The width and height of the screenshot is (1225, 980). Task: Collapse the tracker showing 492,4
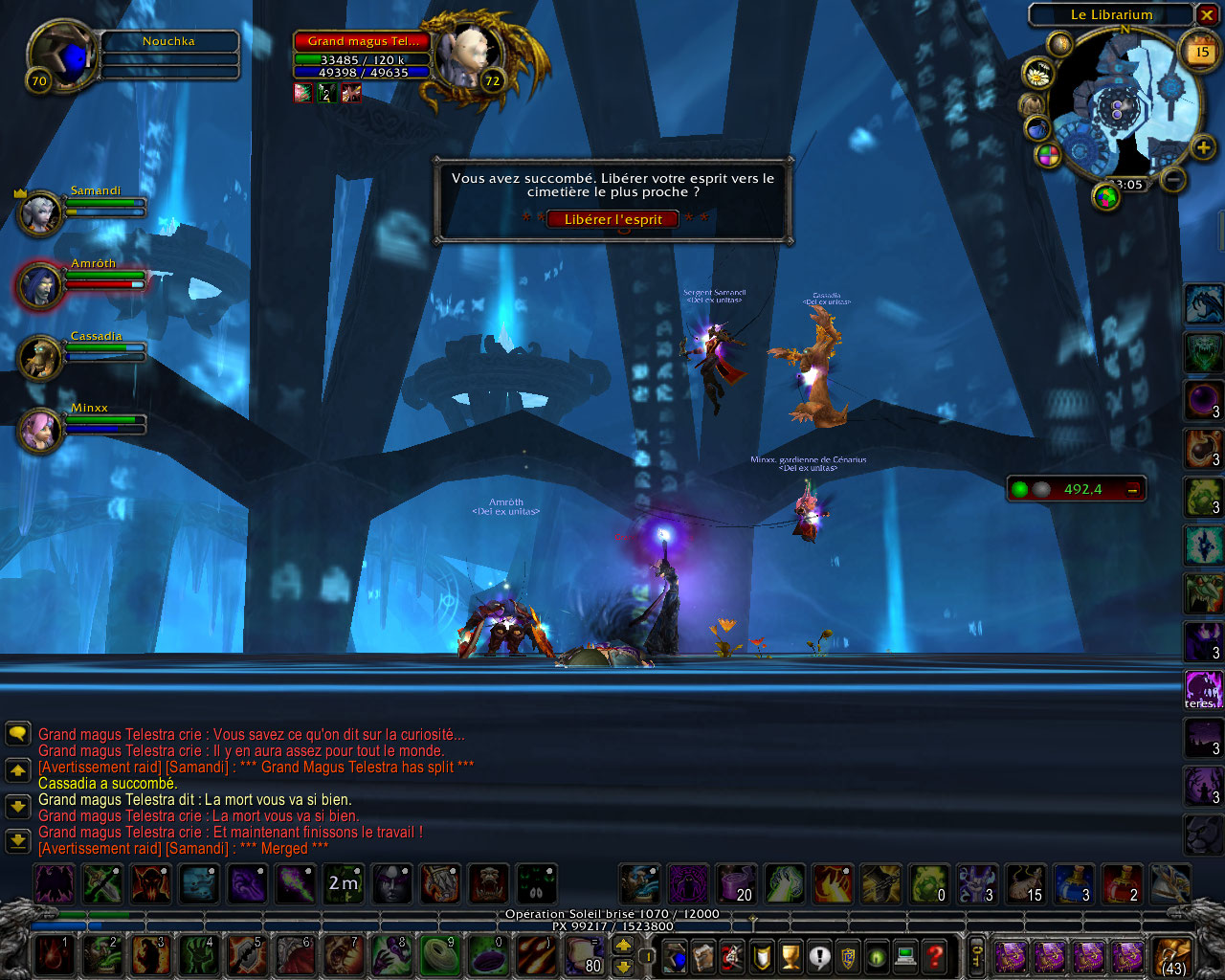pyautogui.click(x=1133, y=490)
